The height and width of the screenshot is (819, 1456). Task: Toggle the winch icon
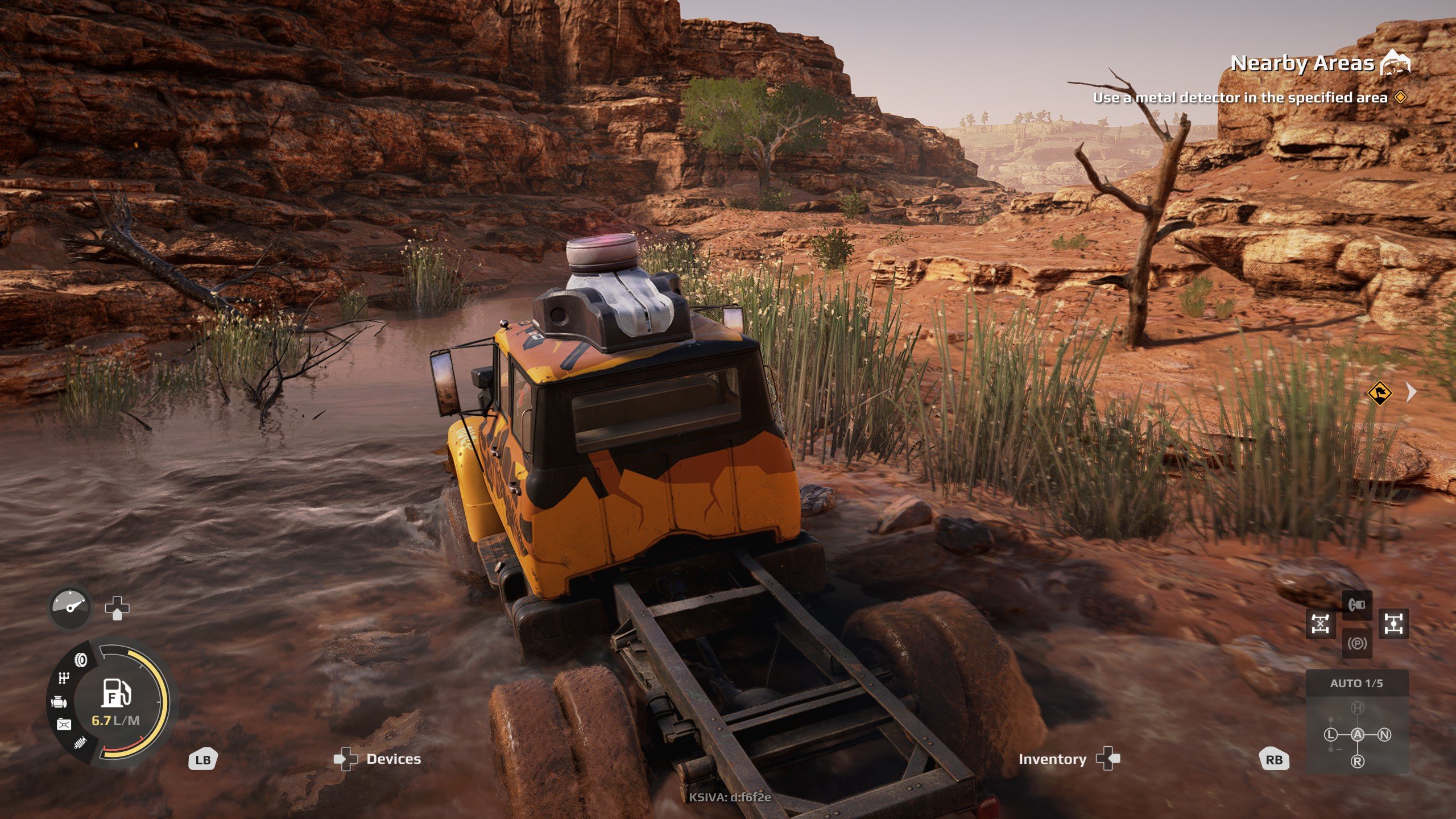(1357, 605)
